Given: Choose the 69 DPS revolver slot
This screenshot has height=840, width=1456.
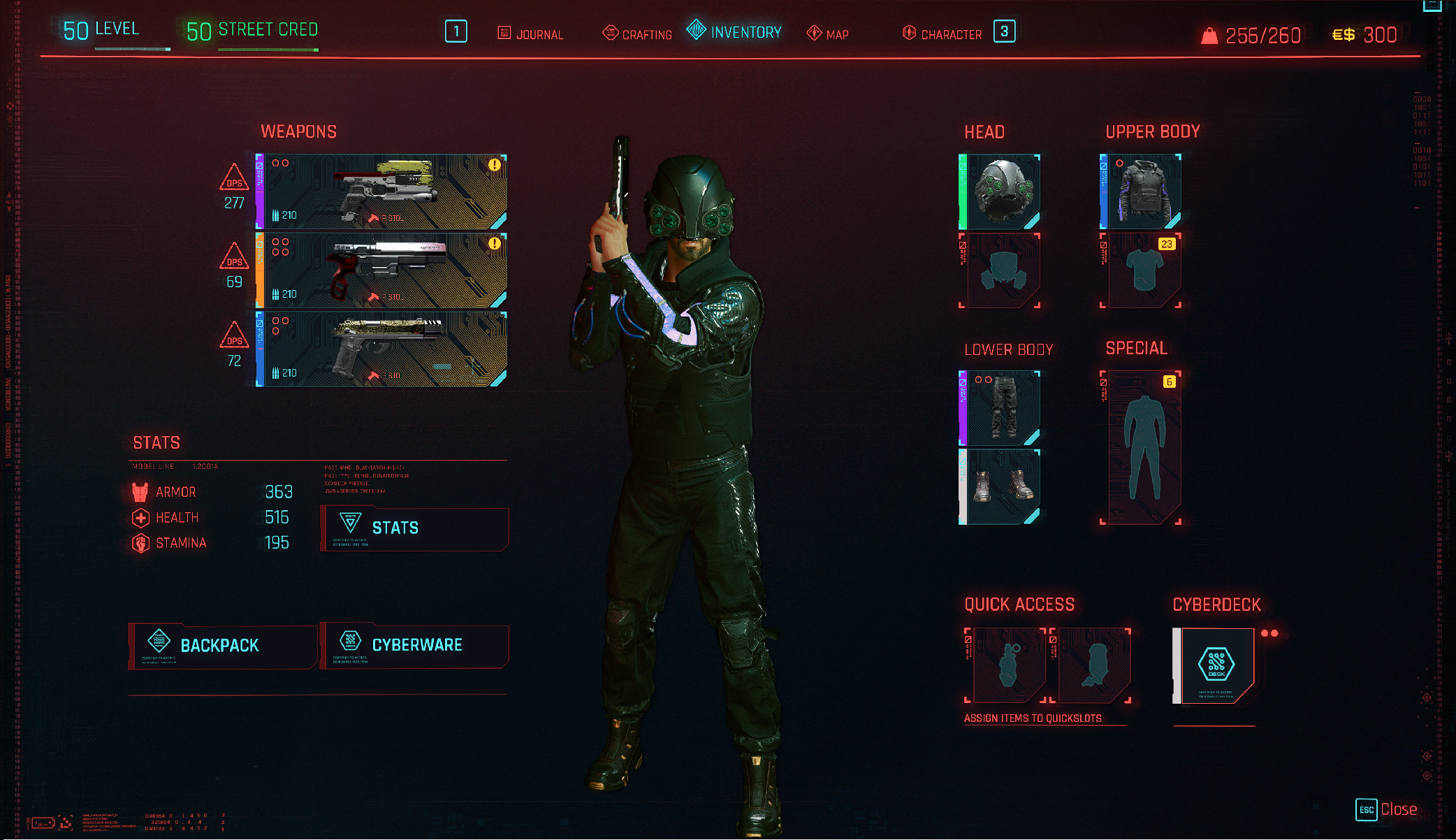Looking at the screenshot, I should tap(382, 271).
